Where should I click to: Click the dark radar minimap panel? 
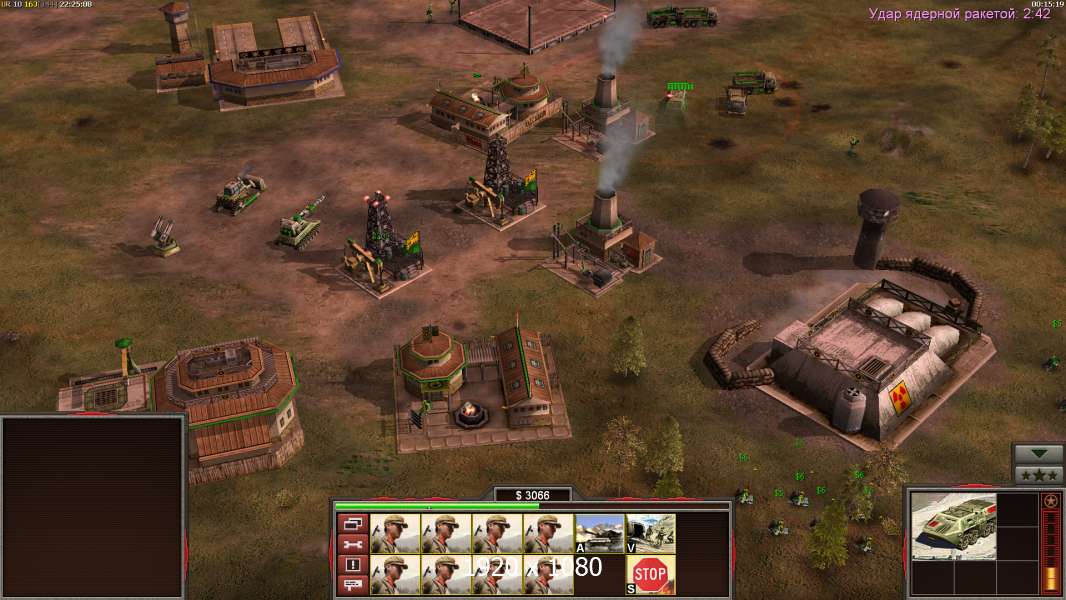coord(93,507)
